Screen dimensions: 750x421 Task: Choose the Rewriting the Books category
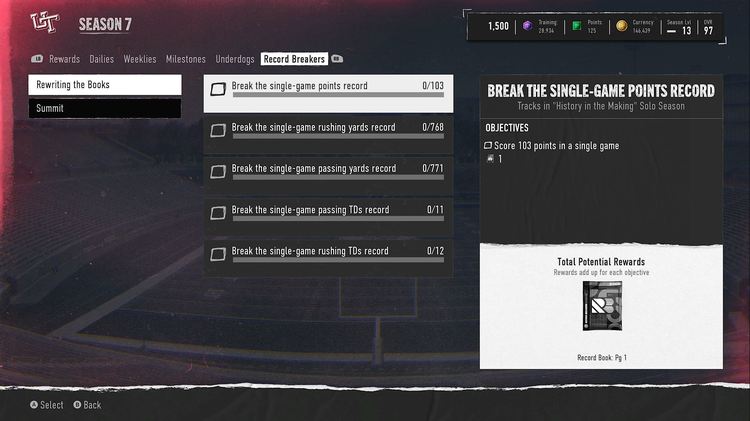105,85
